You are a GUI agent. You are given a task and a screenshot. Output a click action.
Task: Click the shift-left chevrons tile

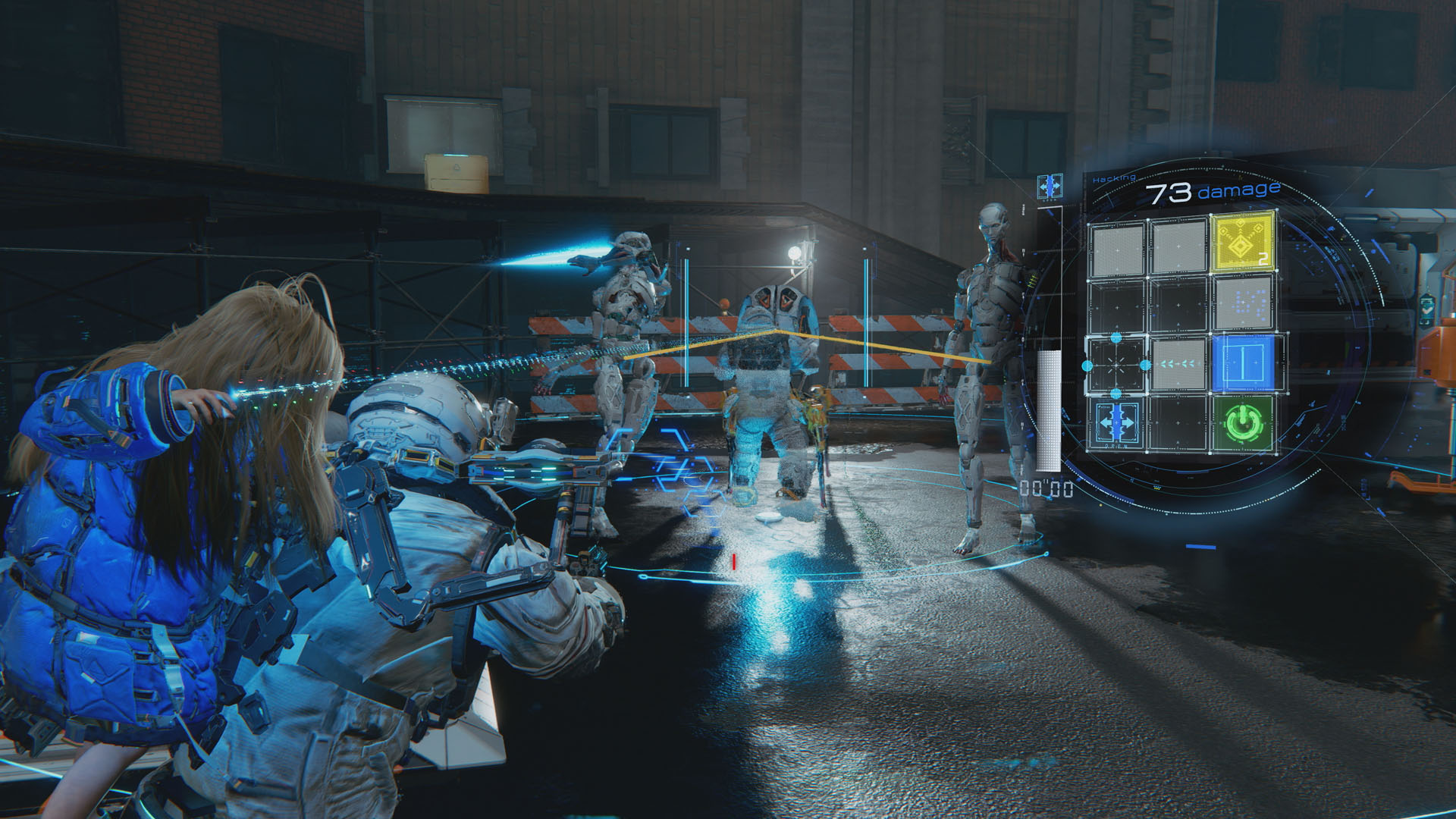[x=1178, y=364]
